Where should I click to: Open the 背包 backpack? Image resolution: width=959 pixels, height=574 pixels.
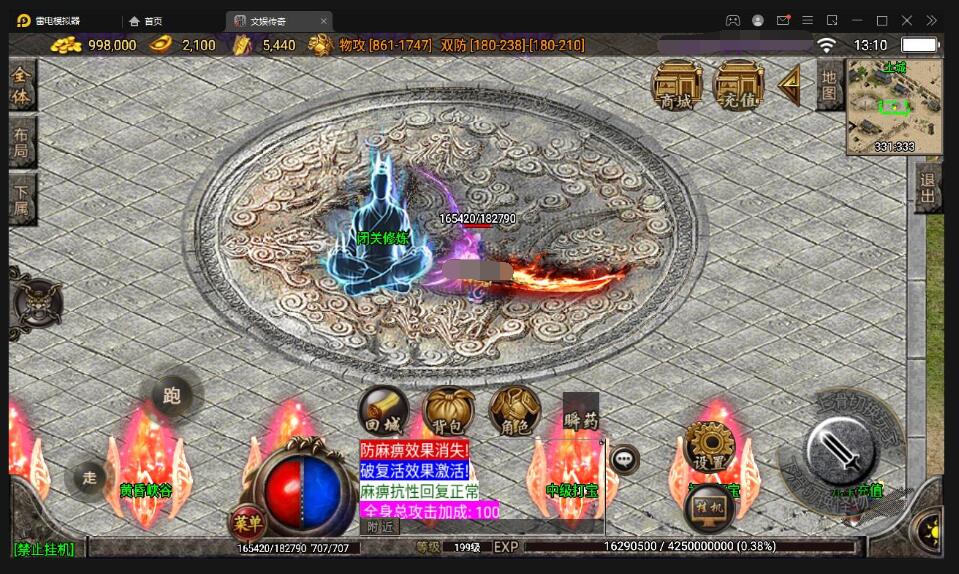449,410
